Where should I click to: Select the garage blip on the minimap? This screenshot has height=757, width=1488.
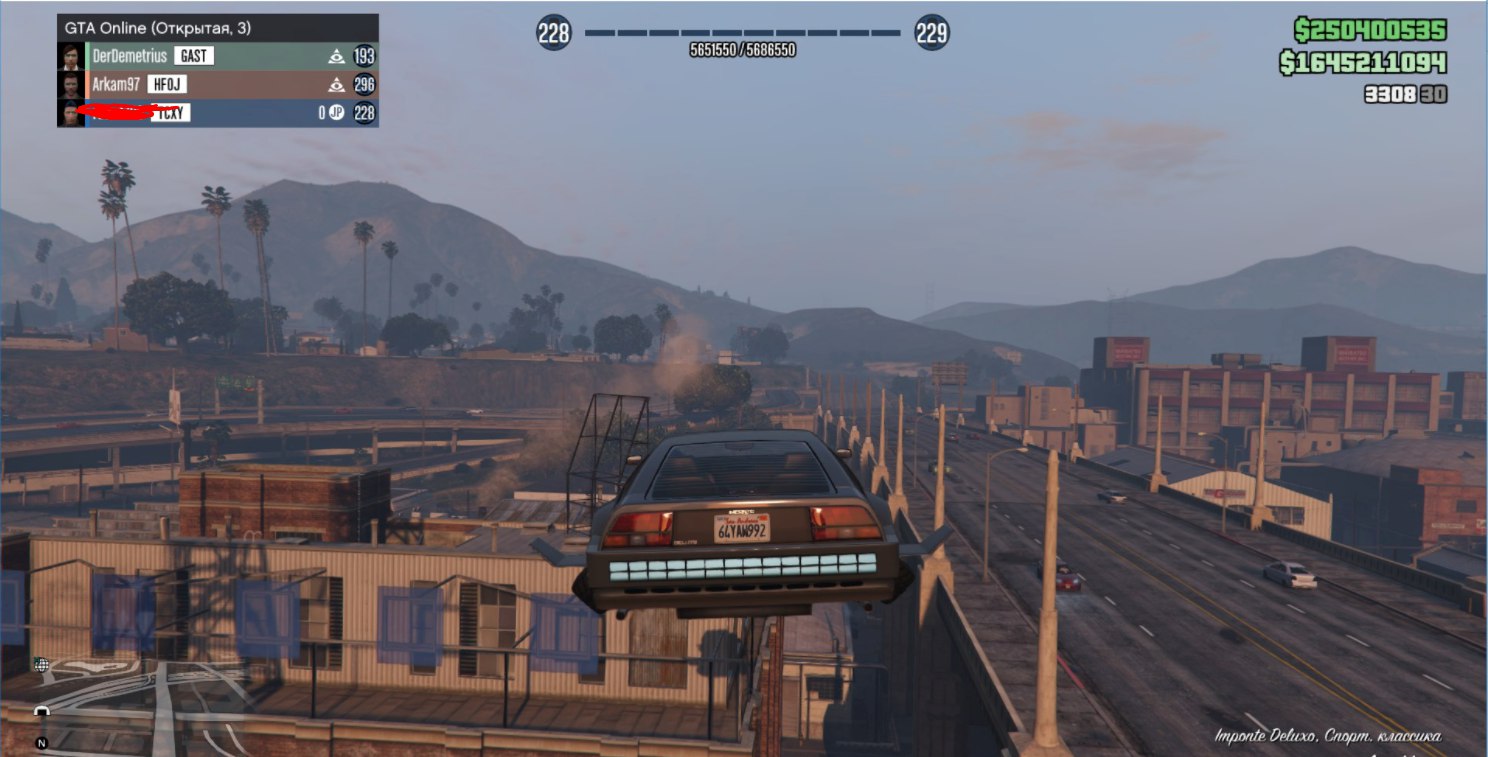tap(42, 711)
